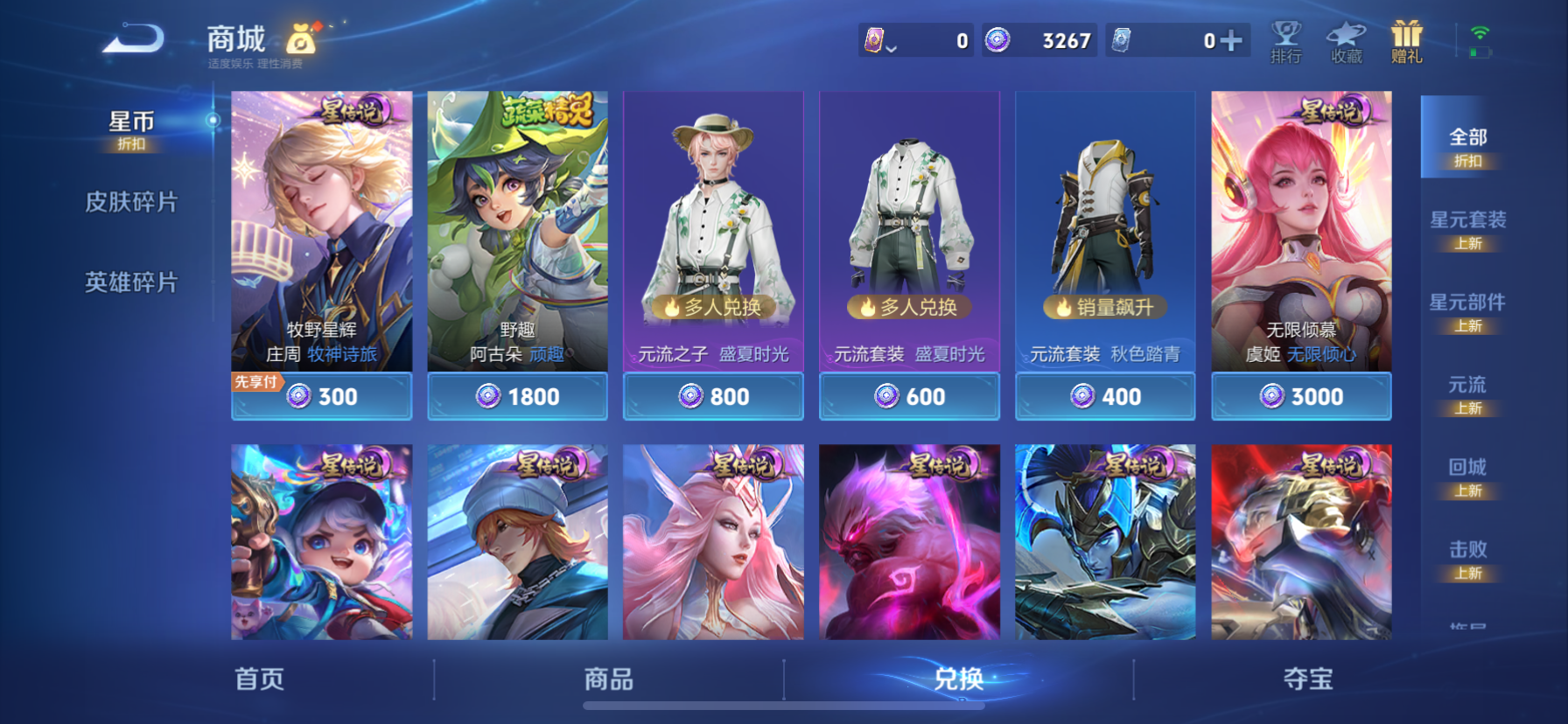The image size is (1568, 724).
Task: Click the 300 star coin purchase button for 牧野星辉
Action: coord(321,396)
